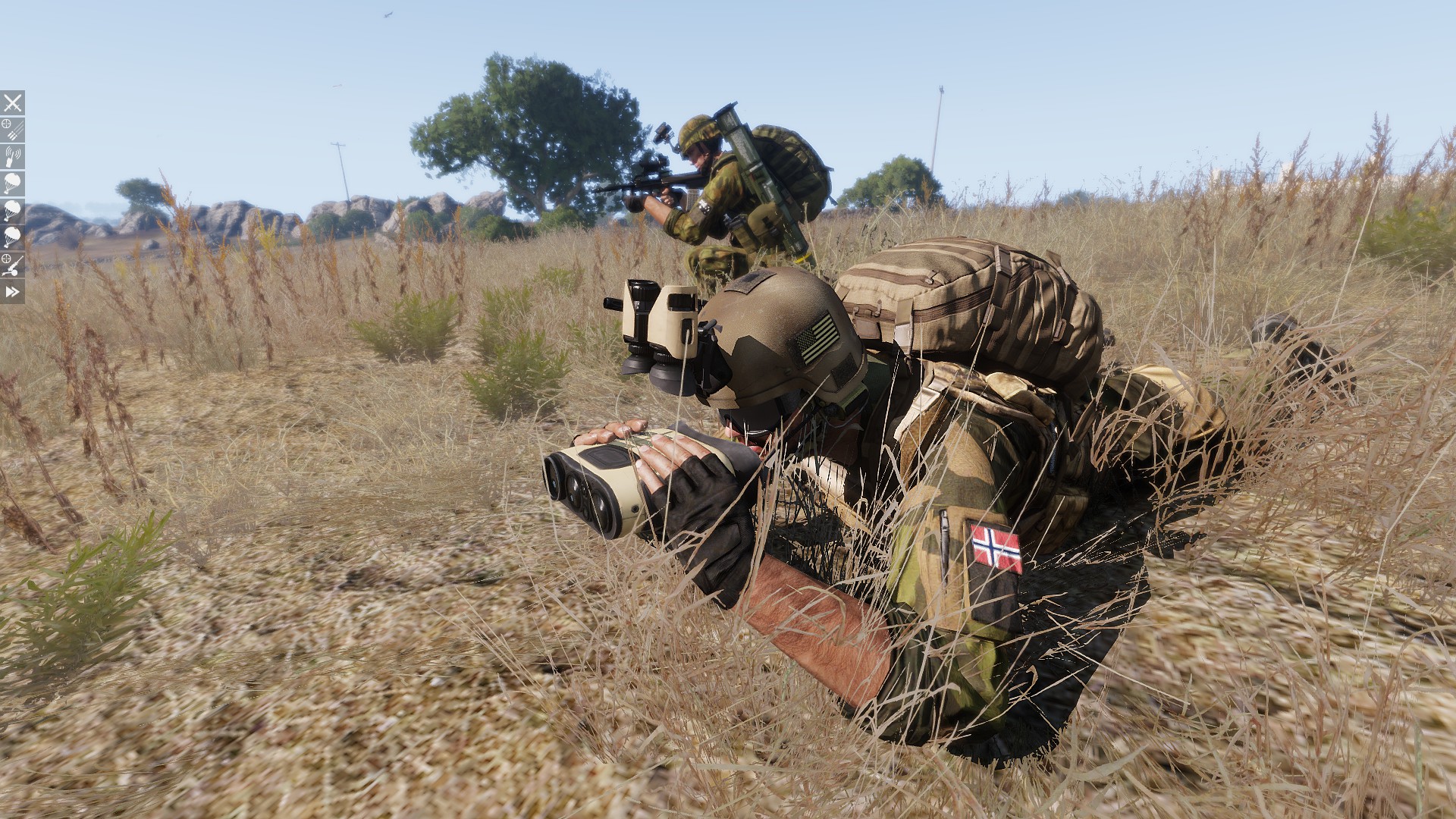Select the crossed swords icon
1456x819 pixels.
click(x=12, y=102)
